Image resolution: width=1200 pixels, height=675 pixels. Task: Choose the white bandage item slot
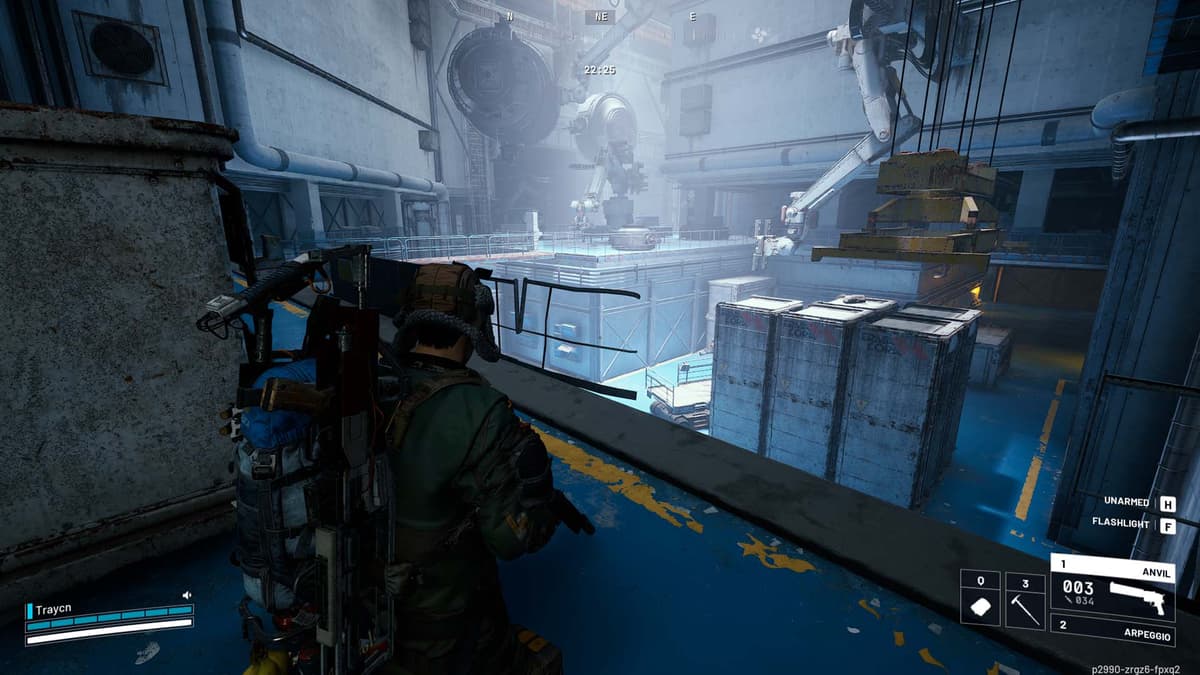click(980, 599)
